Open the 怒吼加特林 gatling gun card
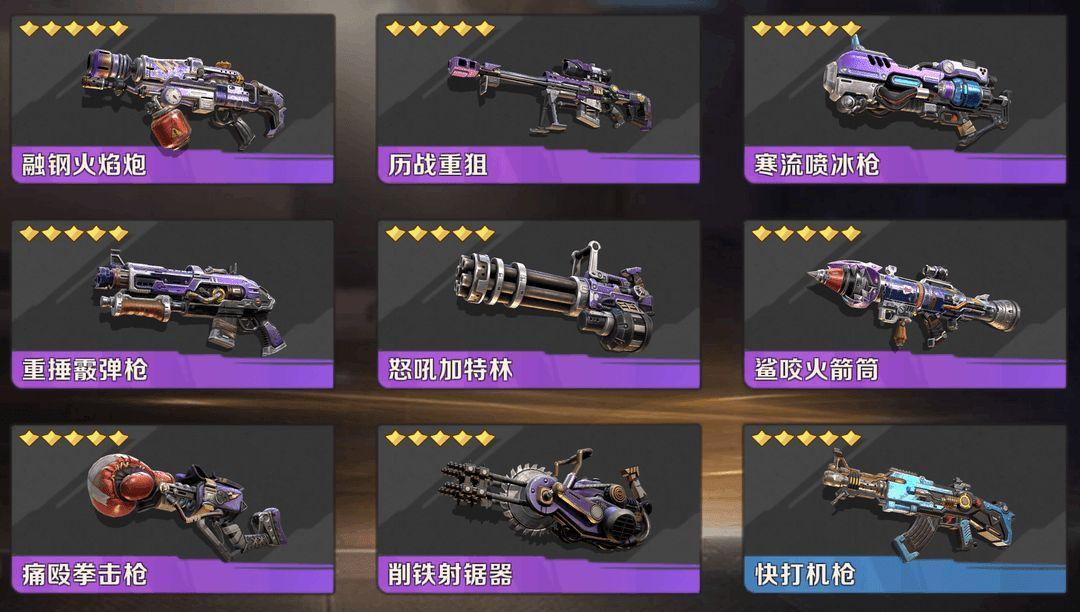 [539, 304]
